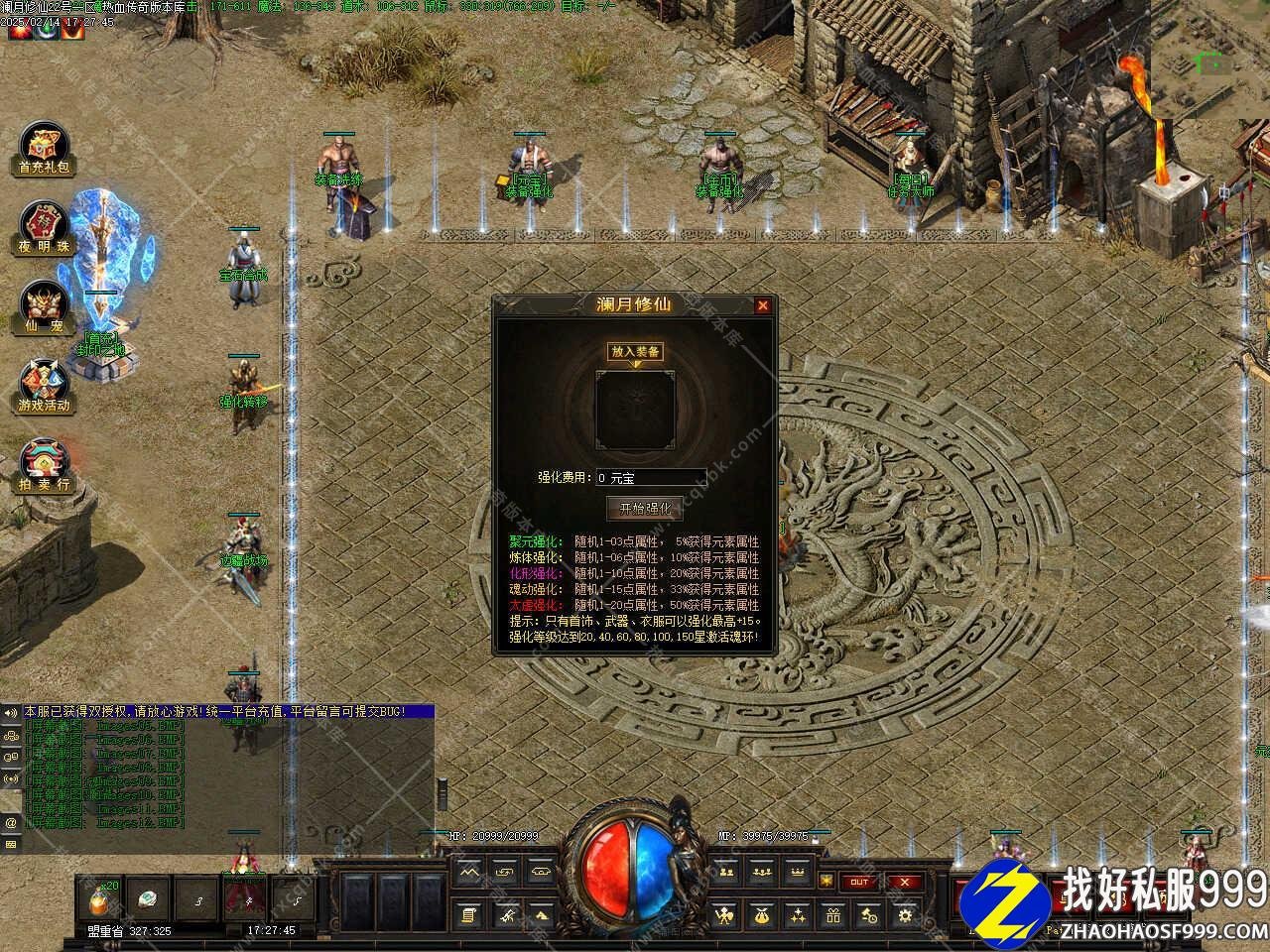The image size is (1270, 952).
Task: Open the 首充礼包 first-recharge gift pack
Action: click(x=46, y=149)
